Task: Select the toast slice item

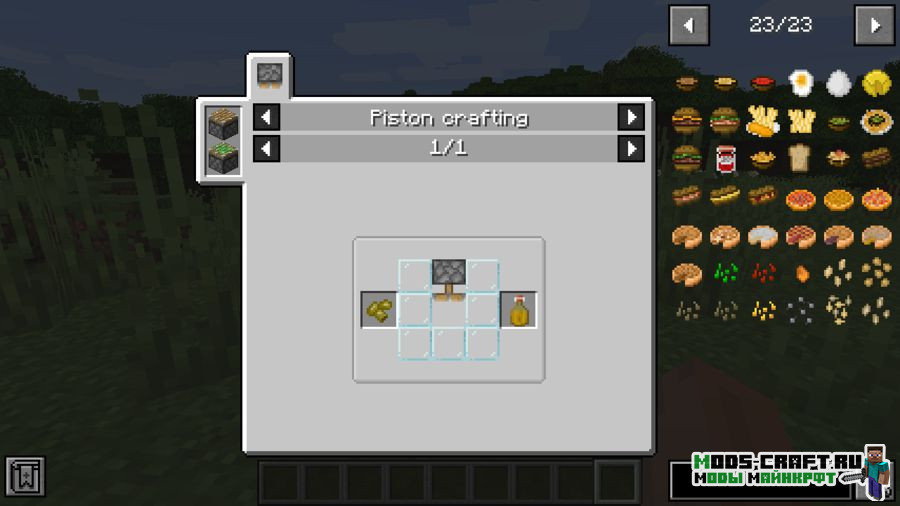Action: [800, 159]
